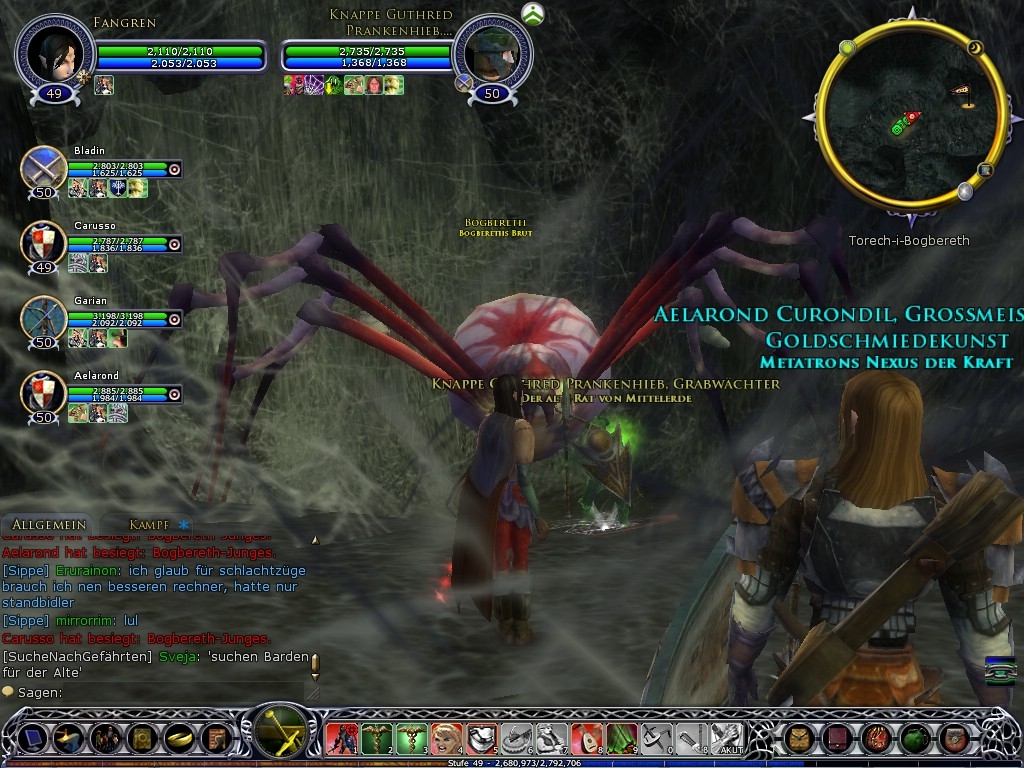Use the caduceus skill in slot 2
The width and height of the screenshot is (1024, 768).
[377, 738]
